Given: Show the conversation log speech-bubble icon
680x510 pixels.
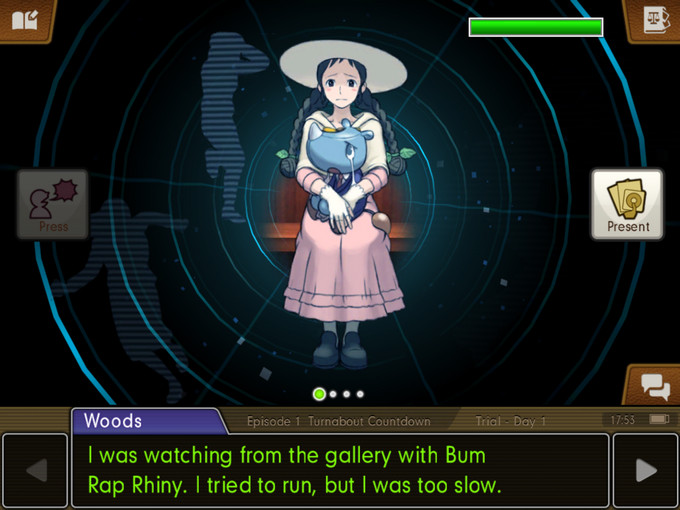Looking at the screenshot, I should point(654,385).
